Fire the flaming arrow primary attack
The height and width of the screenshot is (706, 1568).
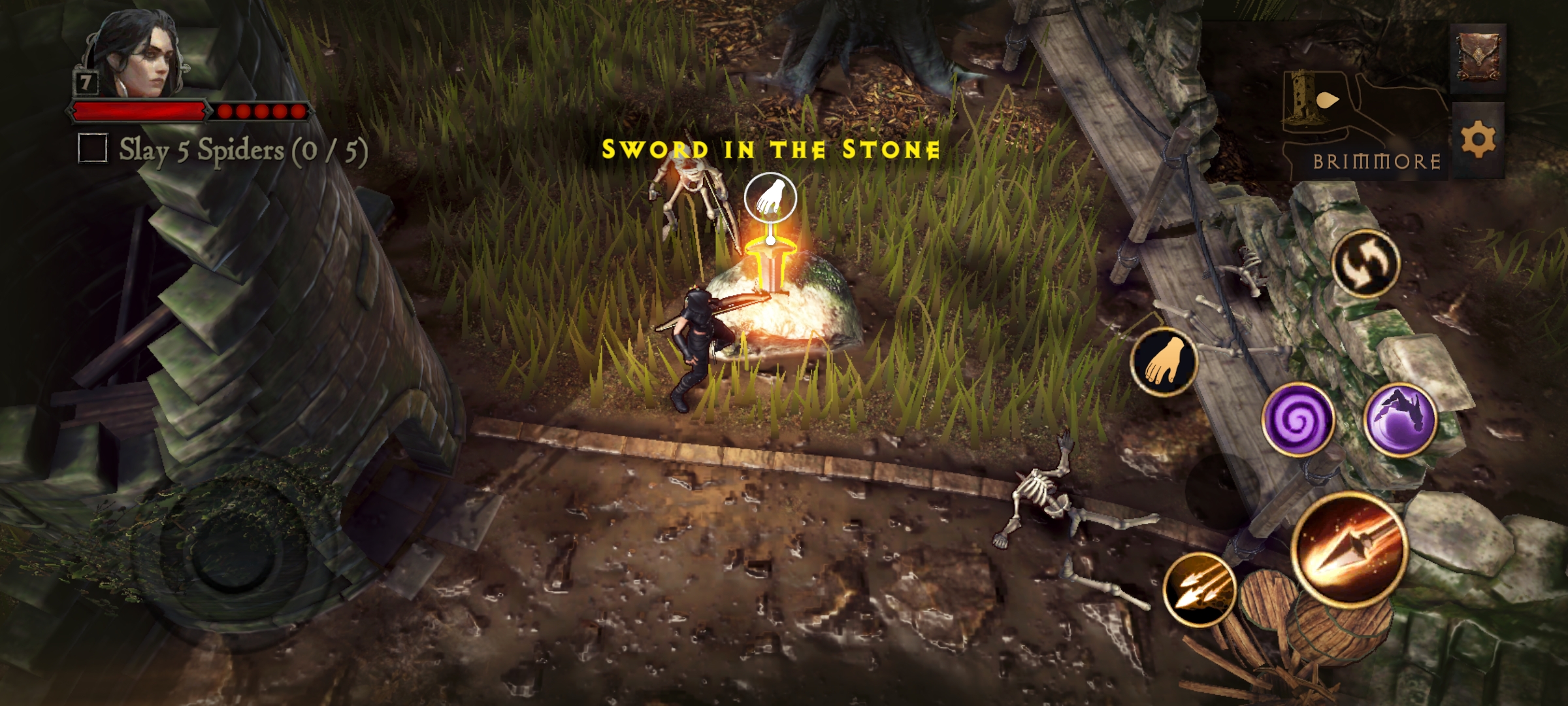(1349, 548)
